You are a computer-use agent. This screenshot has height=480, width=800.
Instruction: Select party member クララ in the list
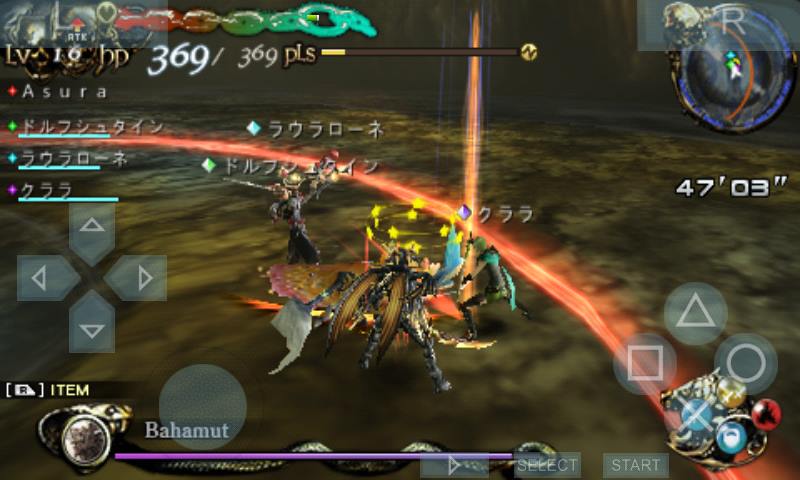[52, 189]
